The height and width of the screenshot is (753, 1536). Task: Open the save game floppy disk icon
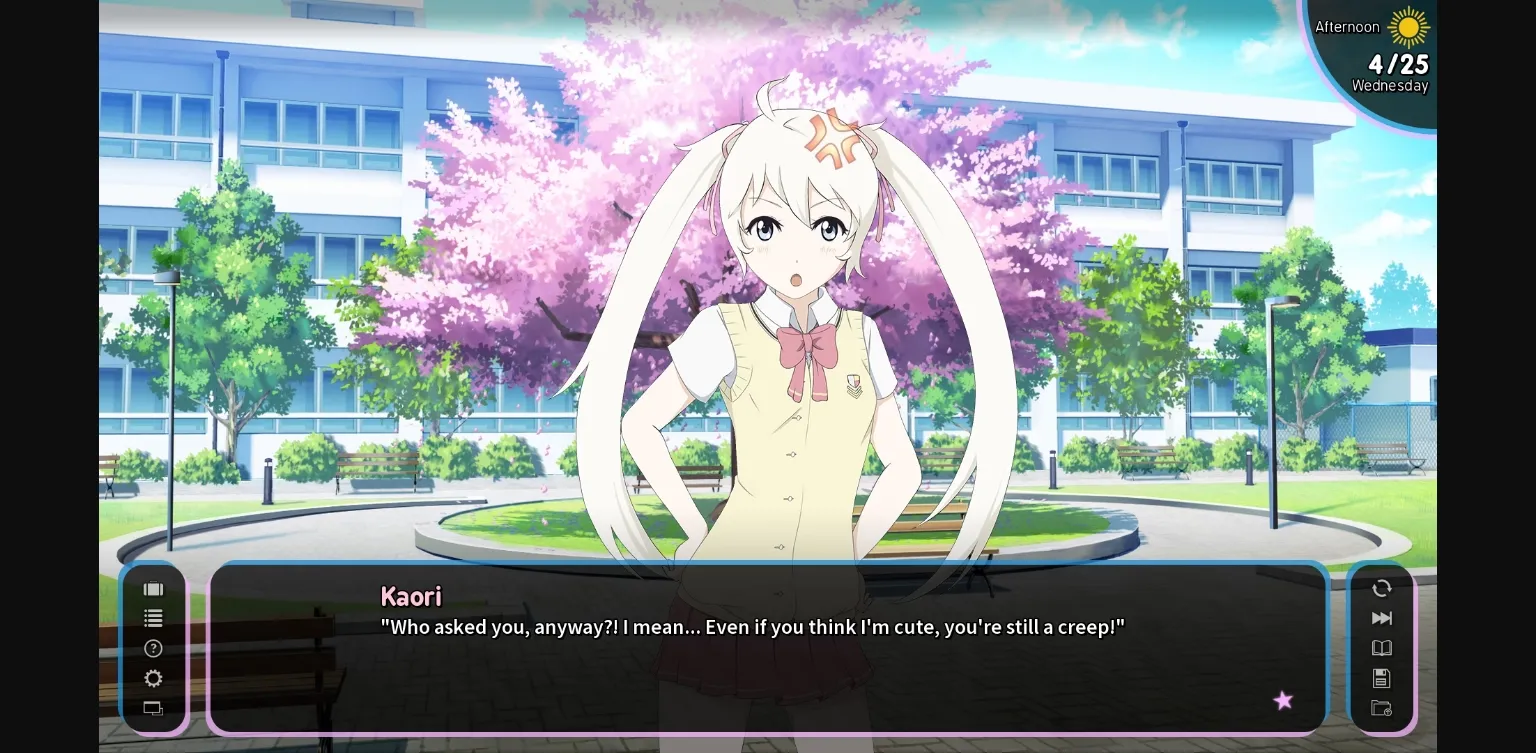click(x=1381, y=678)
